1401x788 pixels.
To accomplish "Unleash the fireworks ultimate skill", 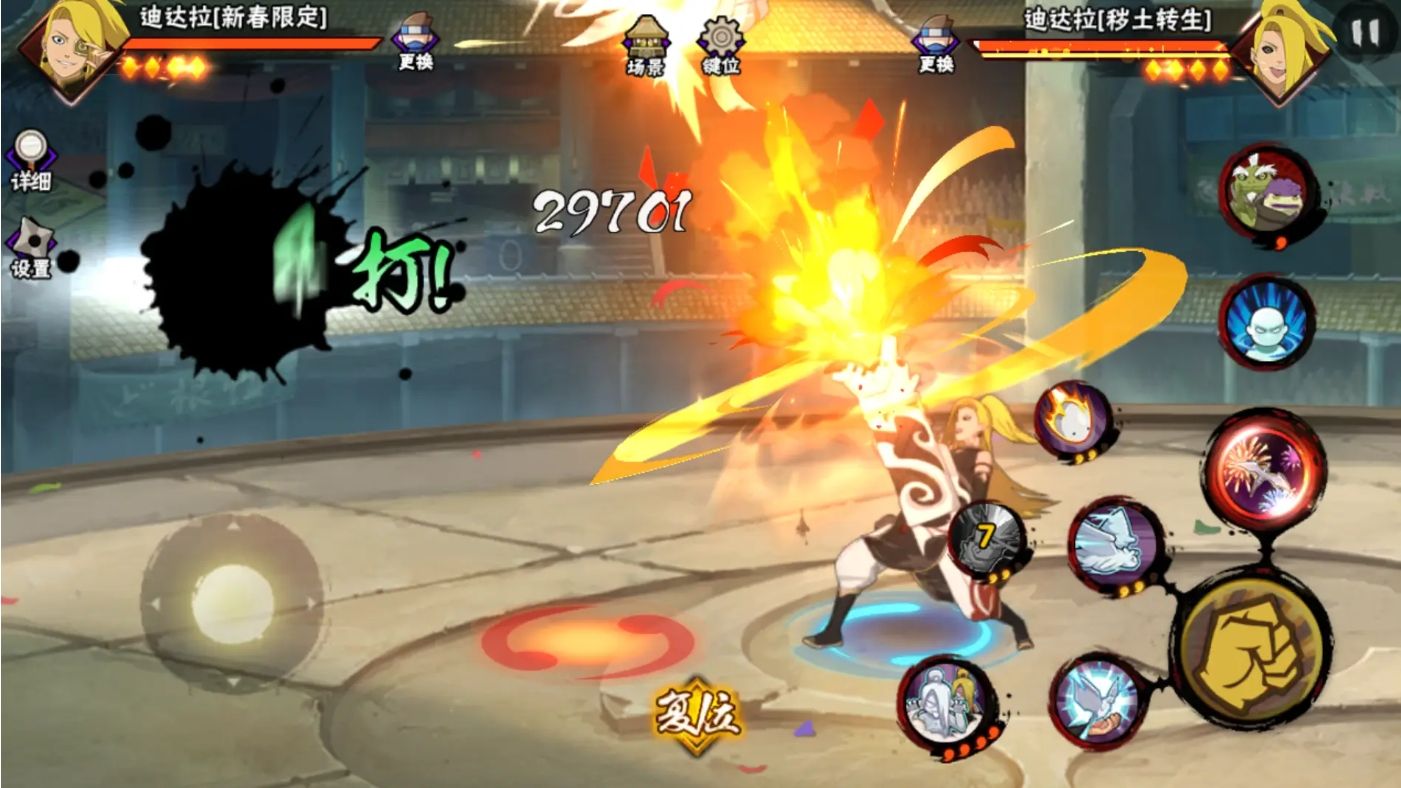I will click(1263, 469).
